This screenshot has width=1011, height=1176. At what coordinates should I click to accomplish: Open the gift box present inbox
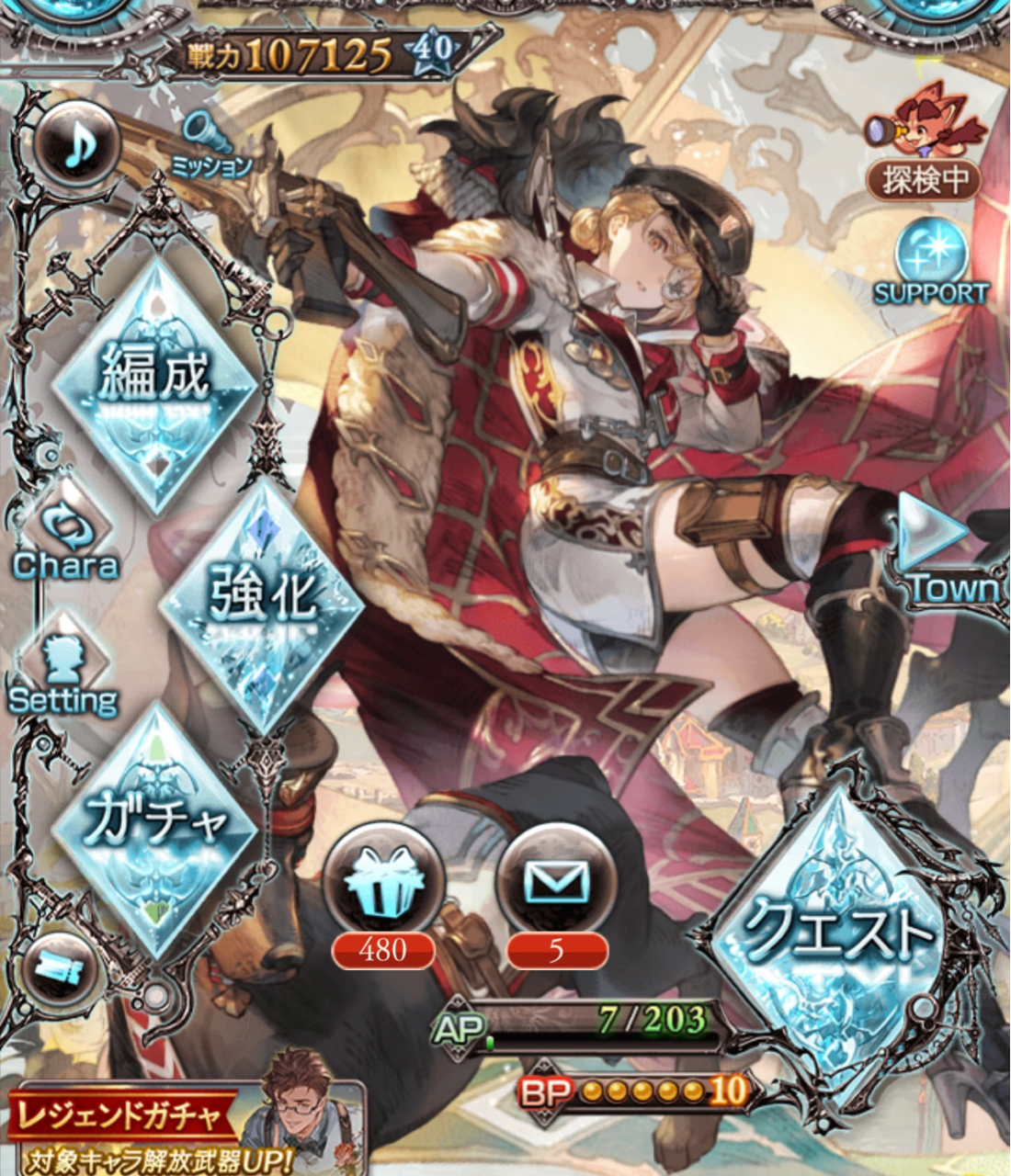382,883
